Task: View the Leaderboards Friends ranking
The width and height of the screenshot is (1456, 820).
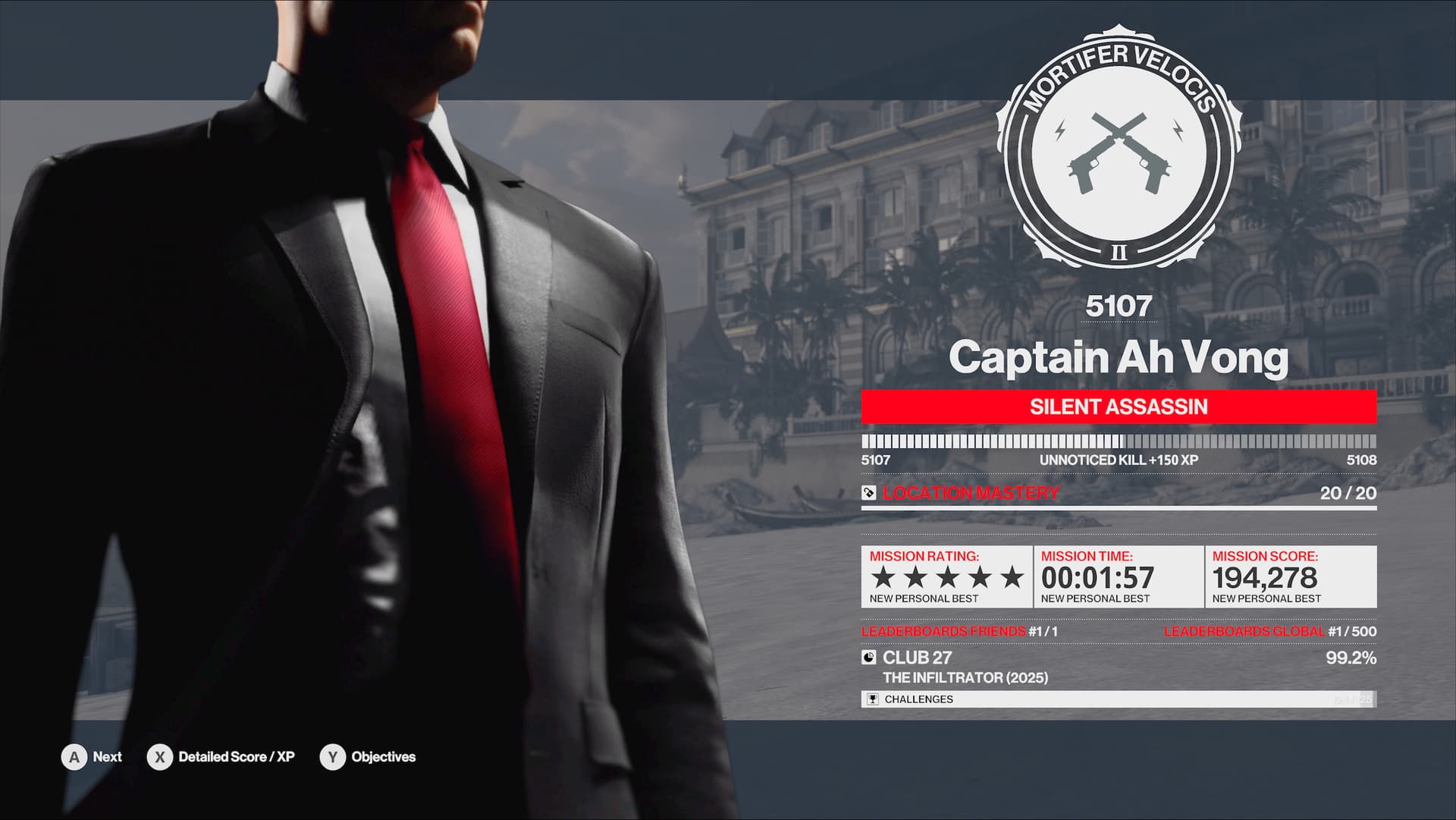Action: point(959,631)
